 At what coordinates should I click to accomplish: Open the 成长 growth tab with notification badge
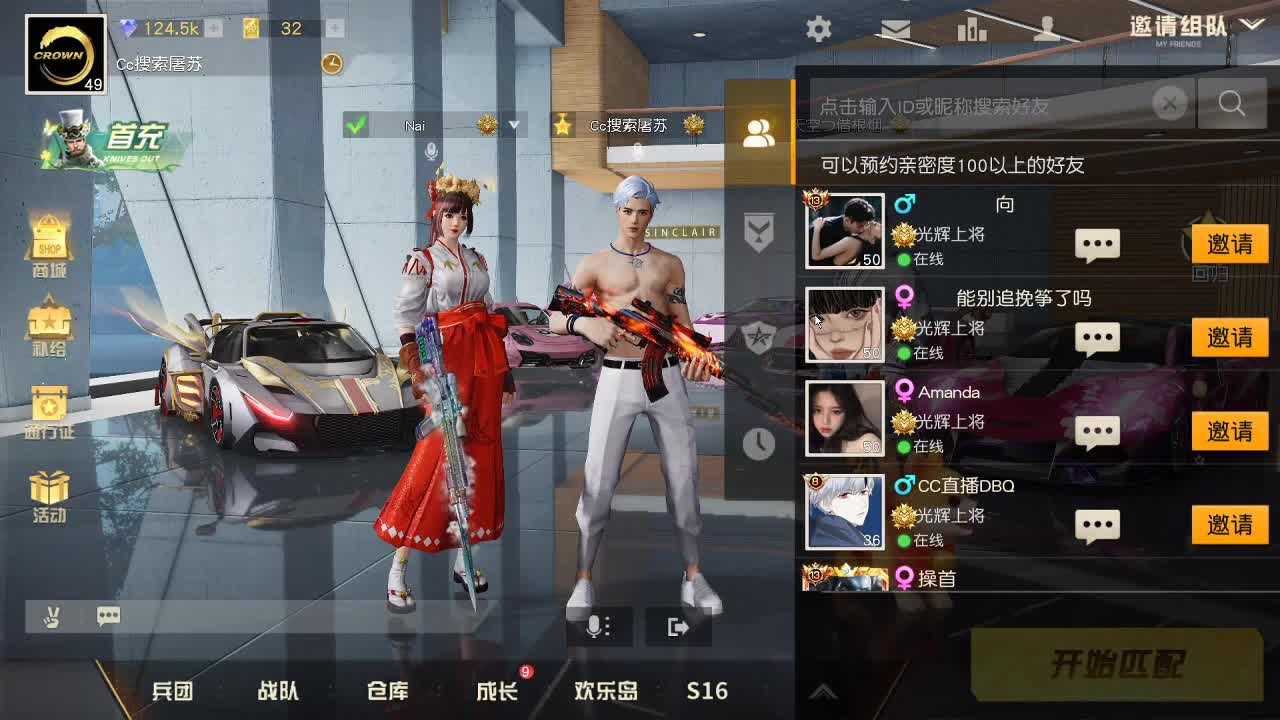click(x=494, y=690)
